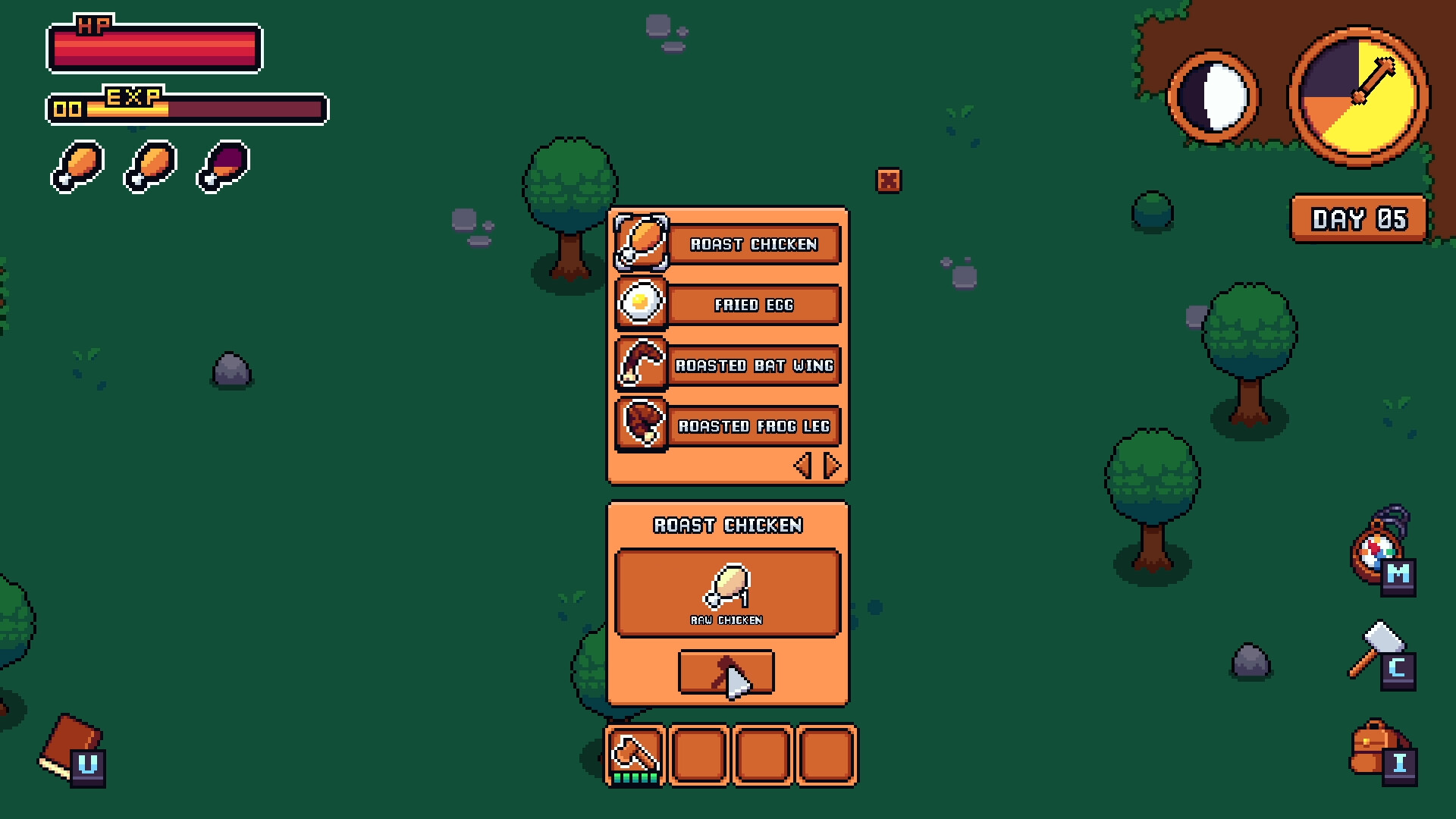Click the Day 05 banner
Screen dimensions: 1456x819
pos(1358,220)
